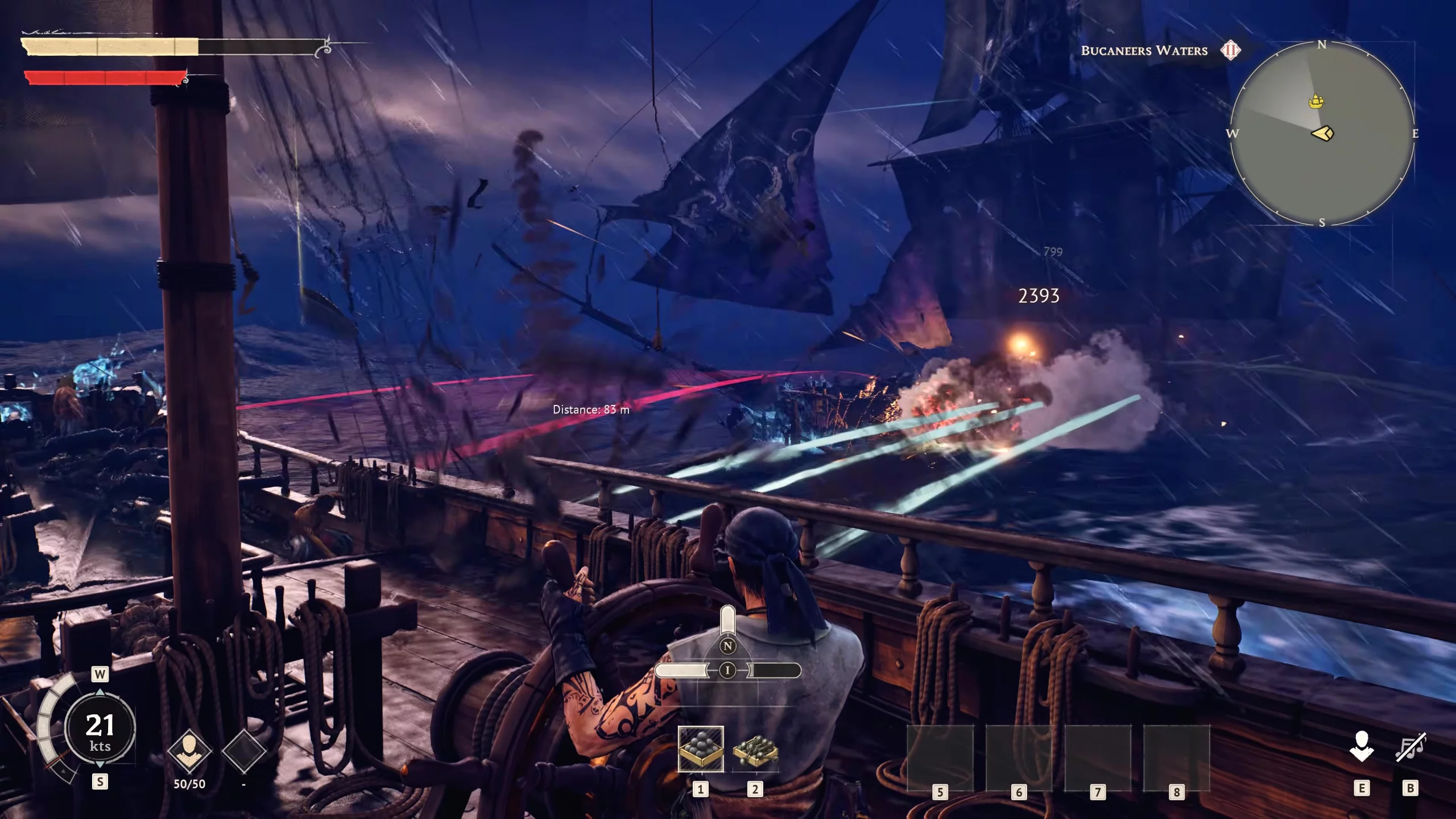
Task: Select the gold ship marker on the minimap
Action: click(x=1316, y=102)
